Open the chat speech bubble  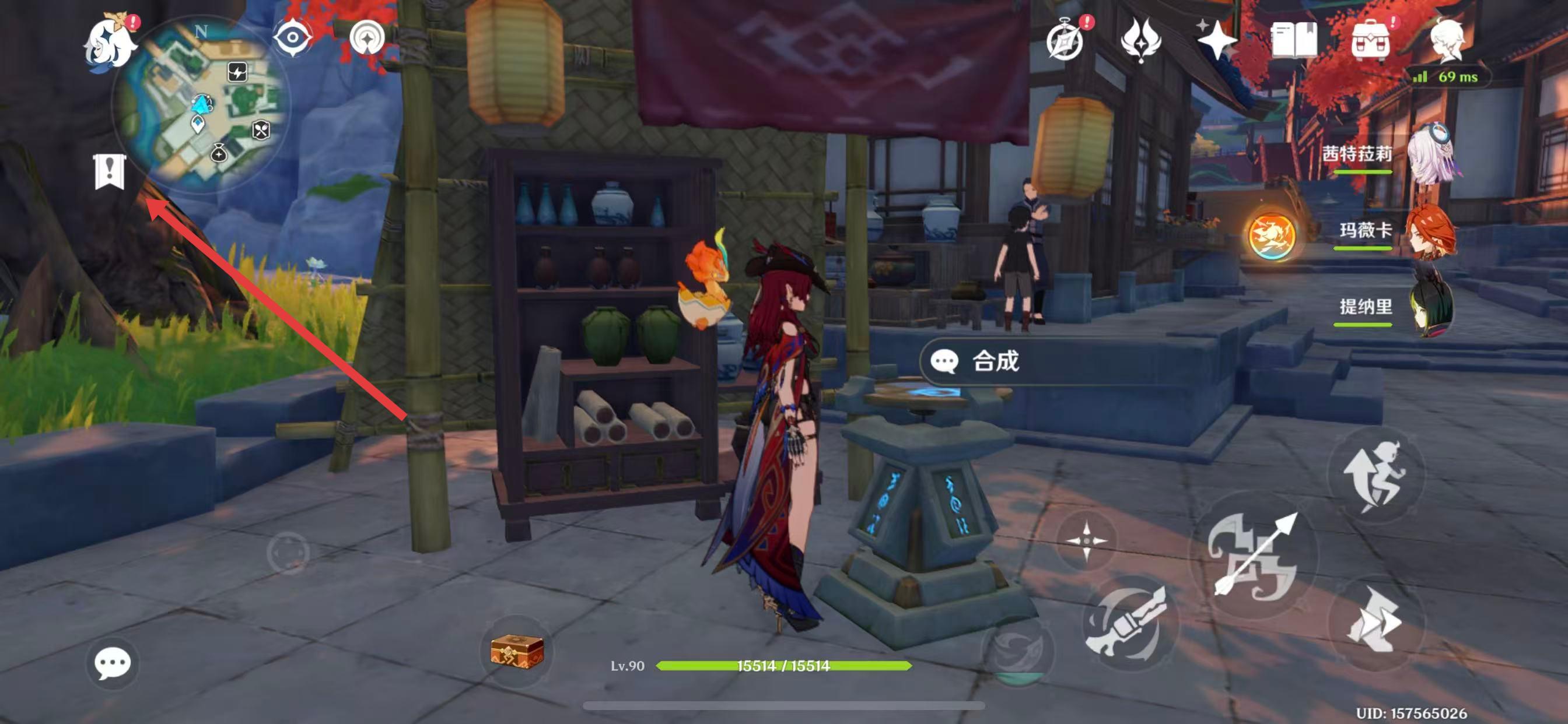[x=112, y=663]
